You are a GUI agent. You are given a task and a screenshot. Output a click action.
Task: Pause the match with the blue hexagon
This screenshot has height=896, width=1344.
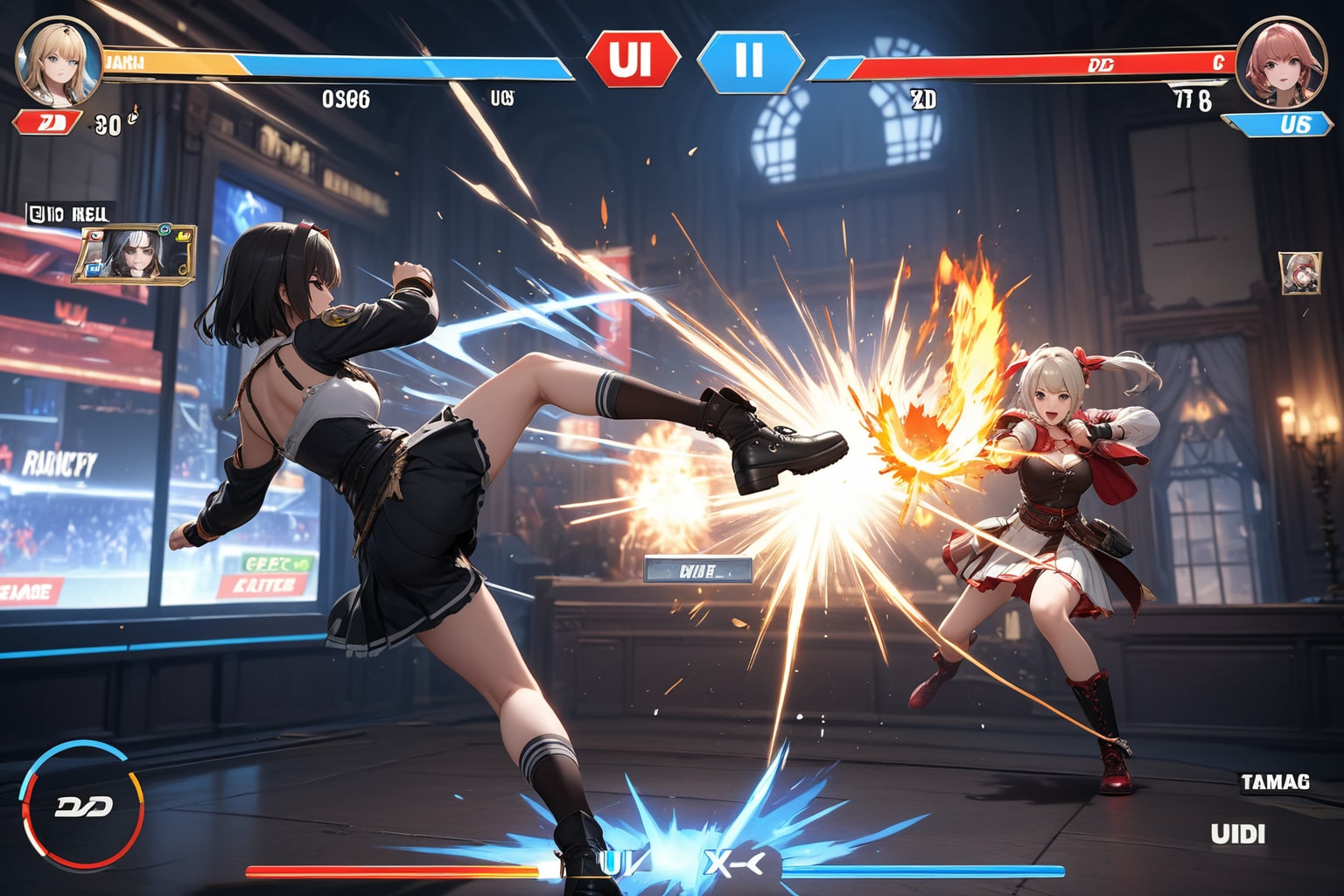click(x=749, y=60)
